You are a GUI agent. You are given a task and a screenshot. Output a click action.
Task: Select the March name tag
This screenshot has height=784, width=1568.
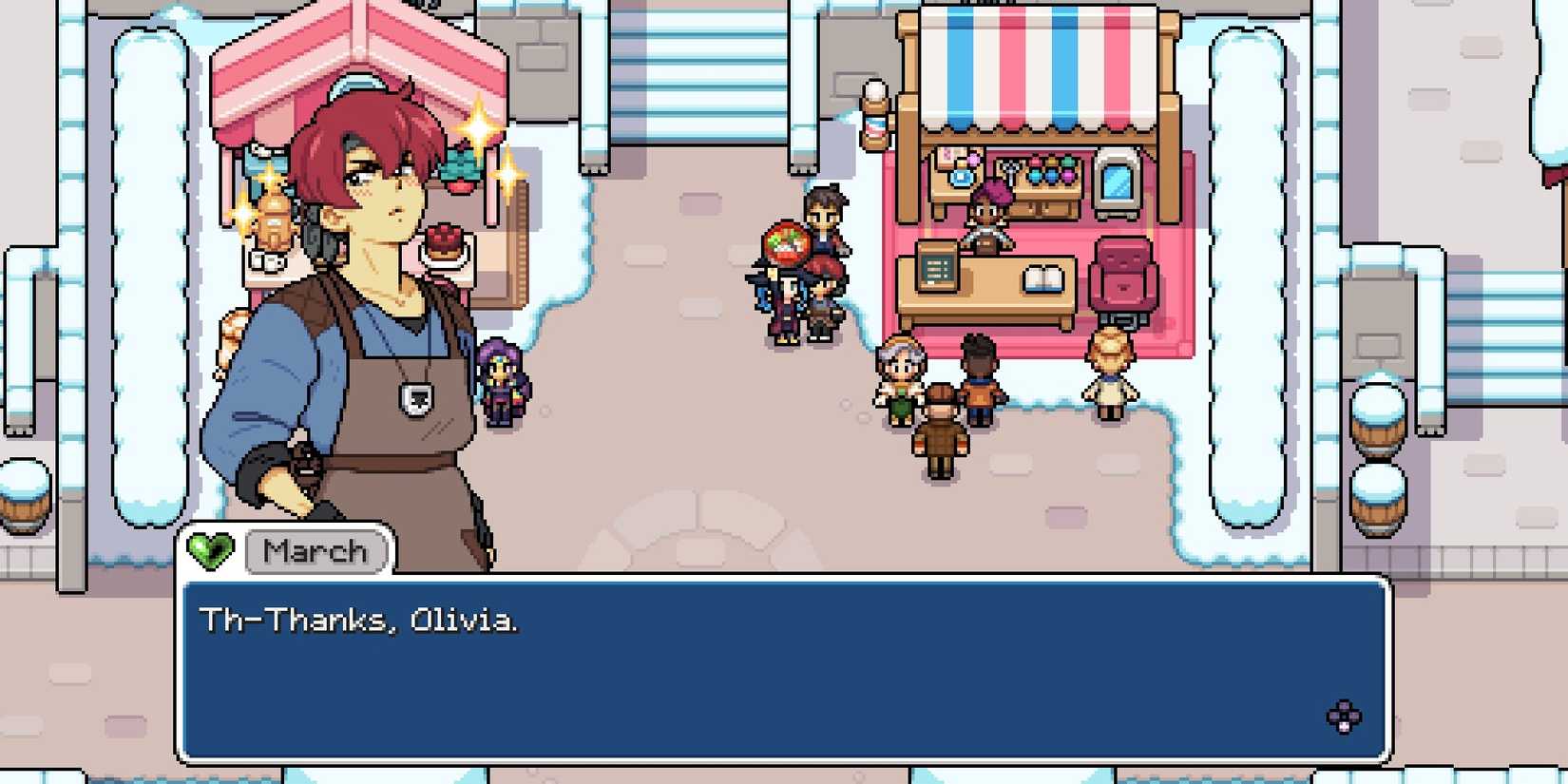pyautogui.click(x=316, y=551)
